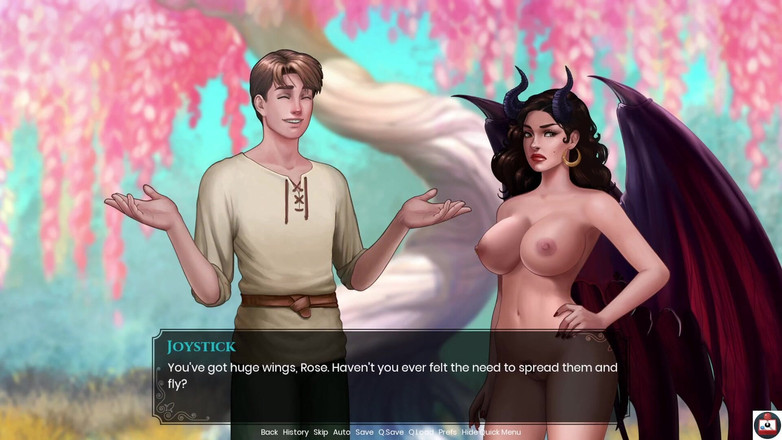Quick load with Q.Load
Viewport: 782px width, 440px height.
[x=420, y=432]
